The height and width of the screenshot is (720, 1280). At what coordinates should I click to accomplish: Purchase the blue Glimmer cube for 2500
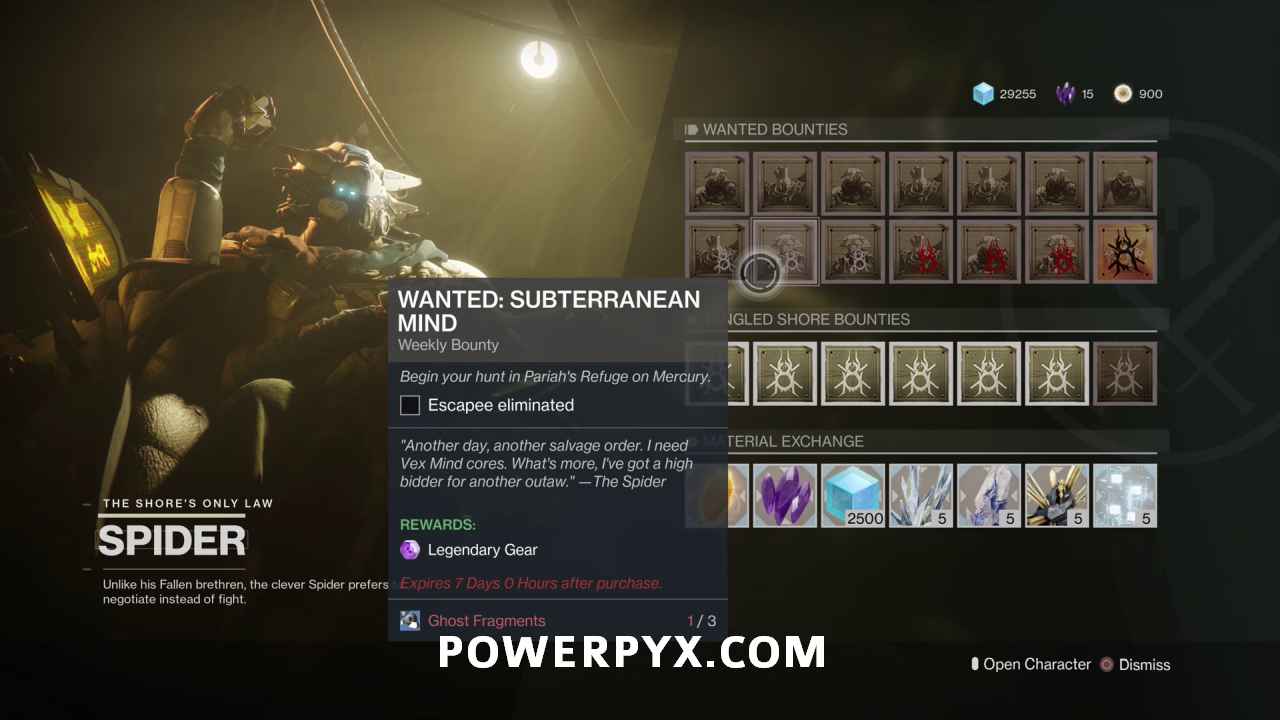point(853,495)
